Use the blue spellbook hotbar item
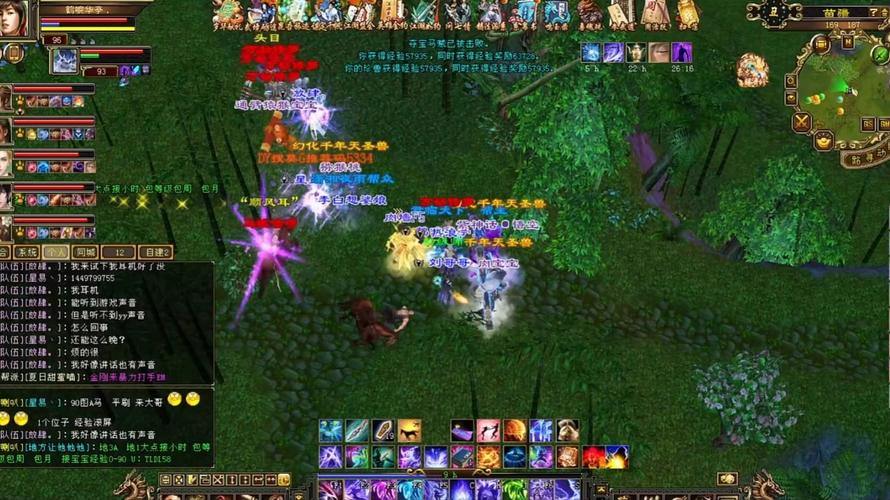 coord(462,457)
